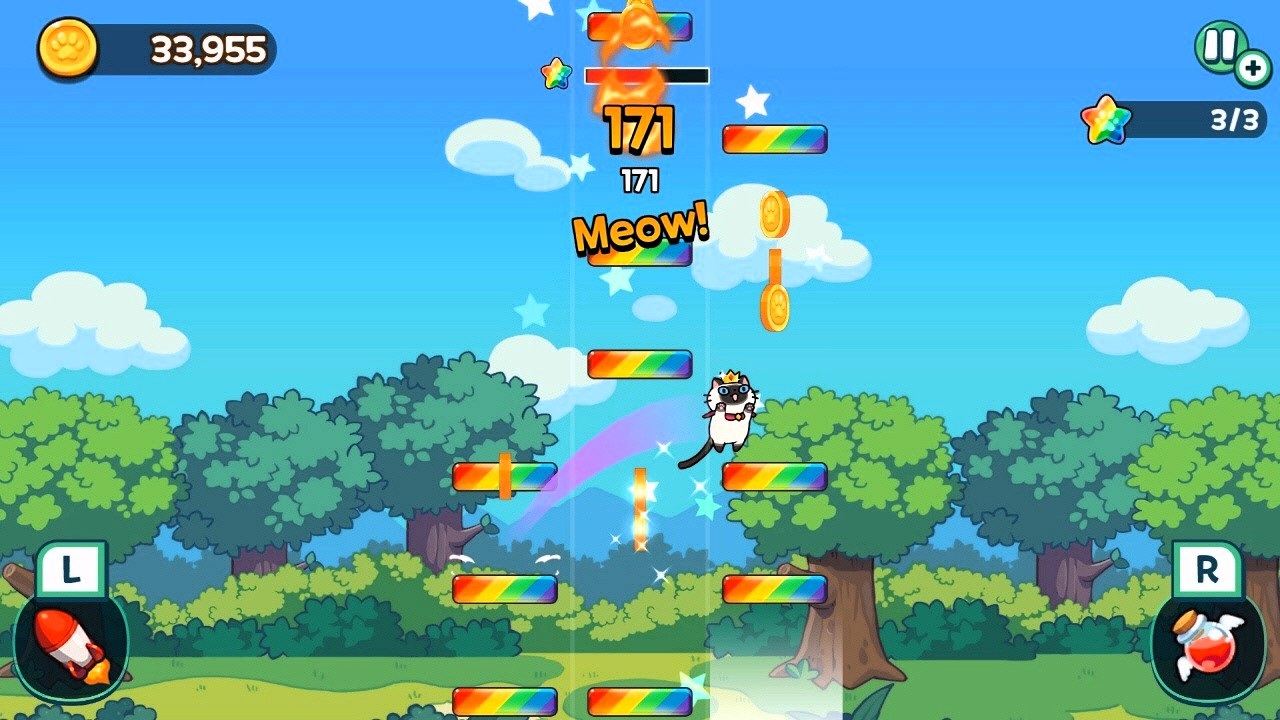Tap the rainbow platform below the cat
This screenshot has width=1280, height=720.
click(x=775, y=478)
